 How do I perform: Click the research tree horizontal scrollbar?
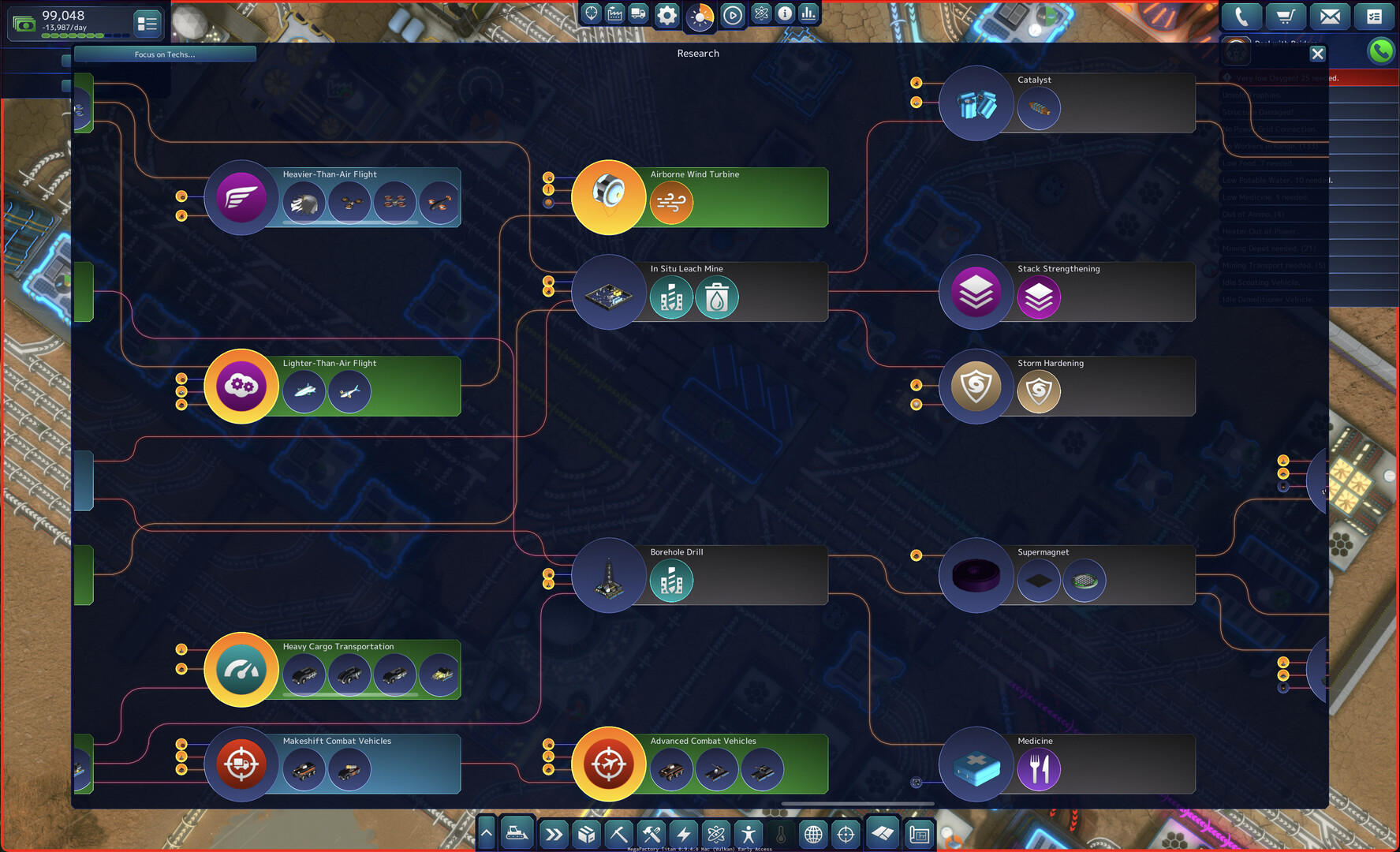coord(857,802)
